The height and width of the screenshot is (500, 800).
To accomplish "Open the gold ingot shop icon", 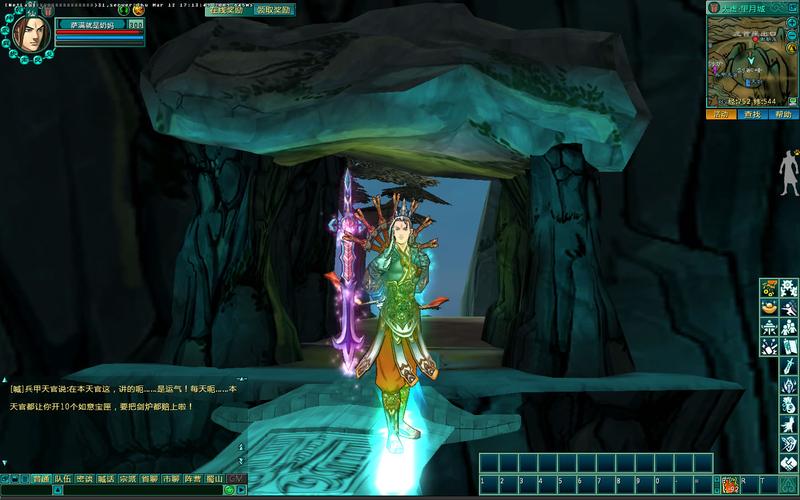I will pyautogui.click(x=769, y=308).
